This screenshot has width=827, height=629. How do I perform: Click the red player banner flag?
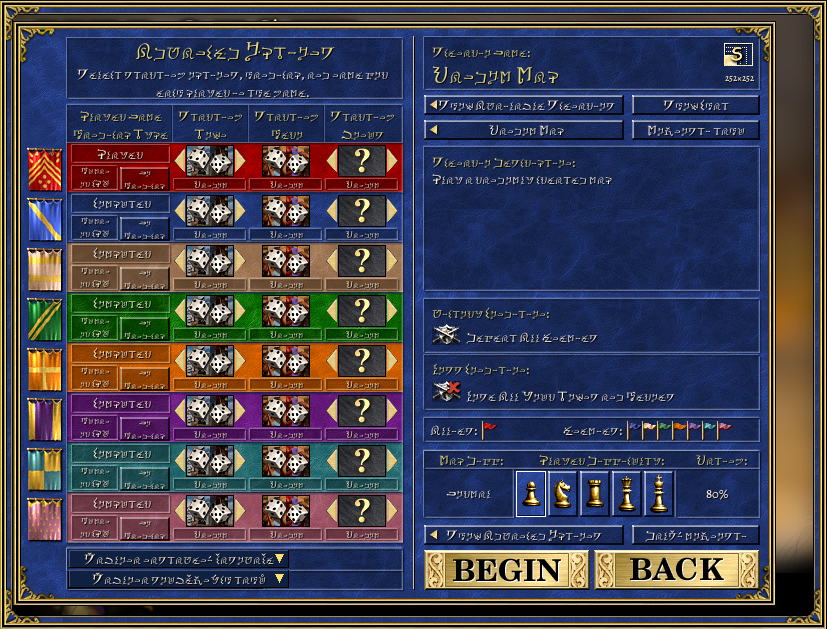click(x=45, y=168)
